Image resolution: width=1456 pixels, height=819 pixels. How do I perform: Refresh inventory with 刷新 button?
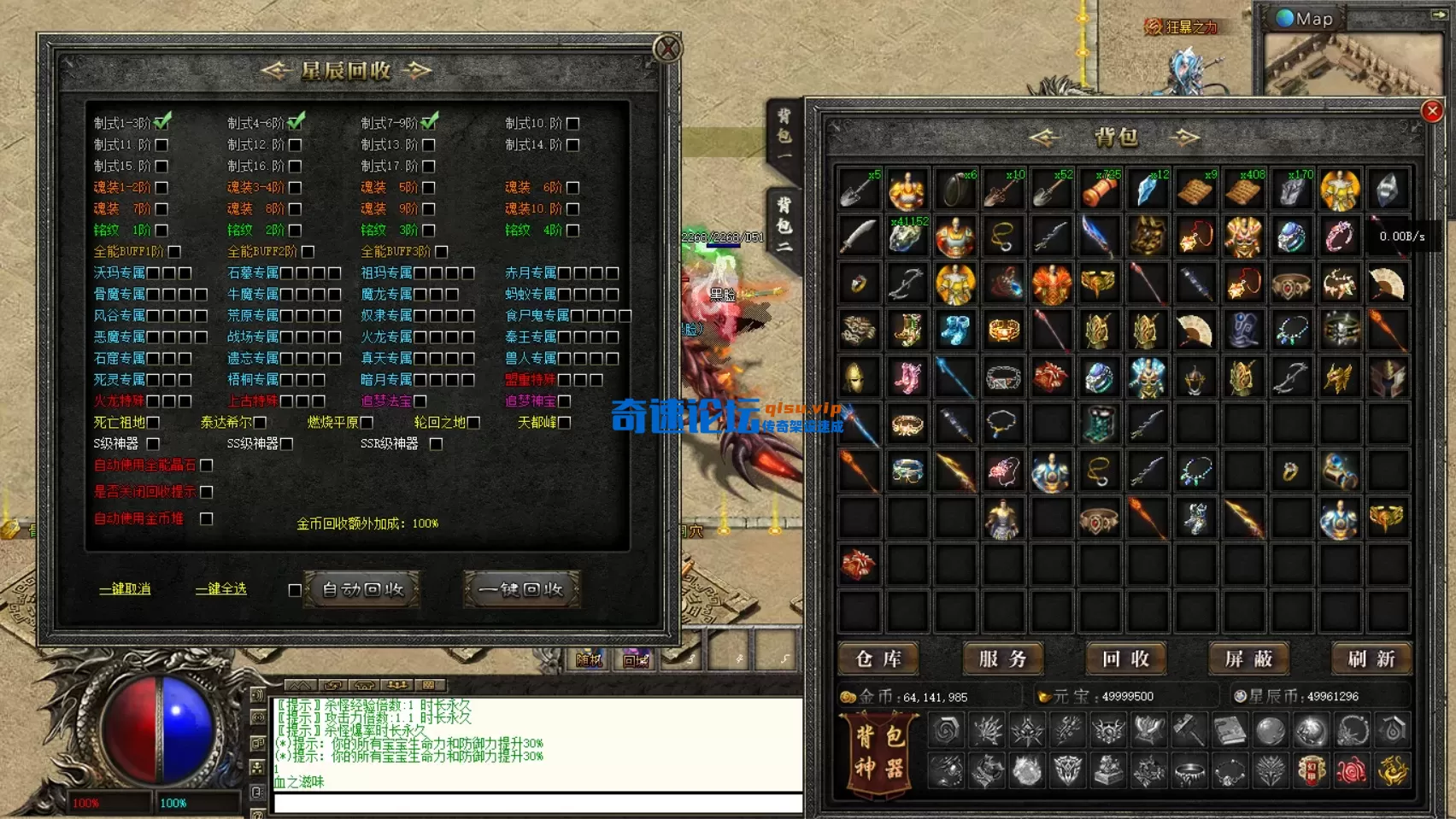(1371, 659)
